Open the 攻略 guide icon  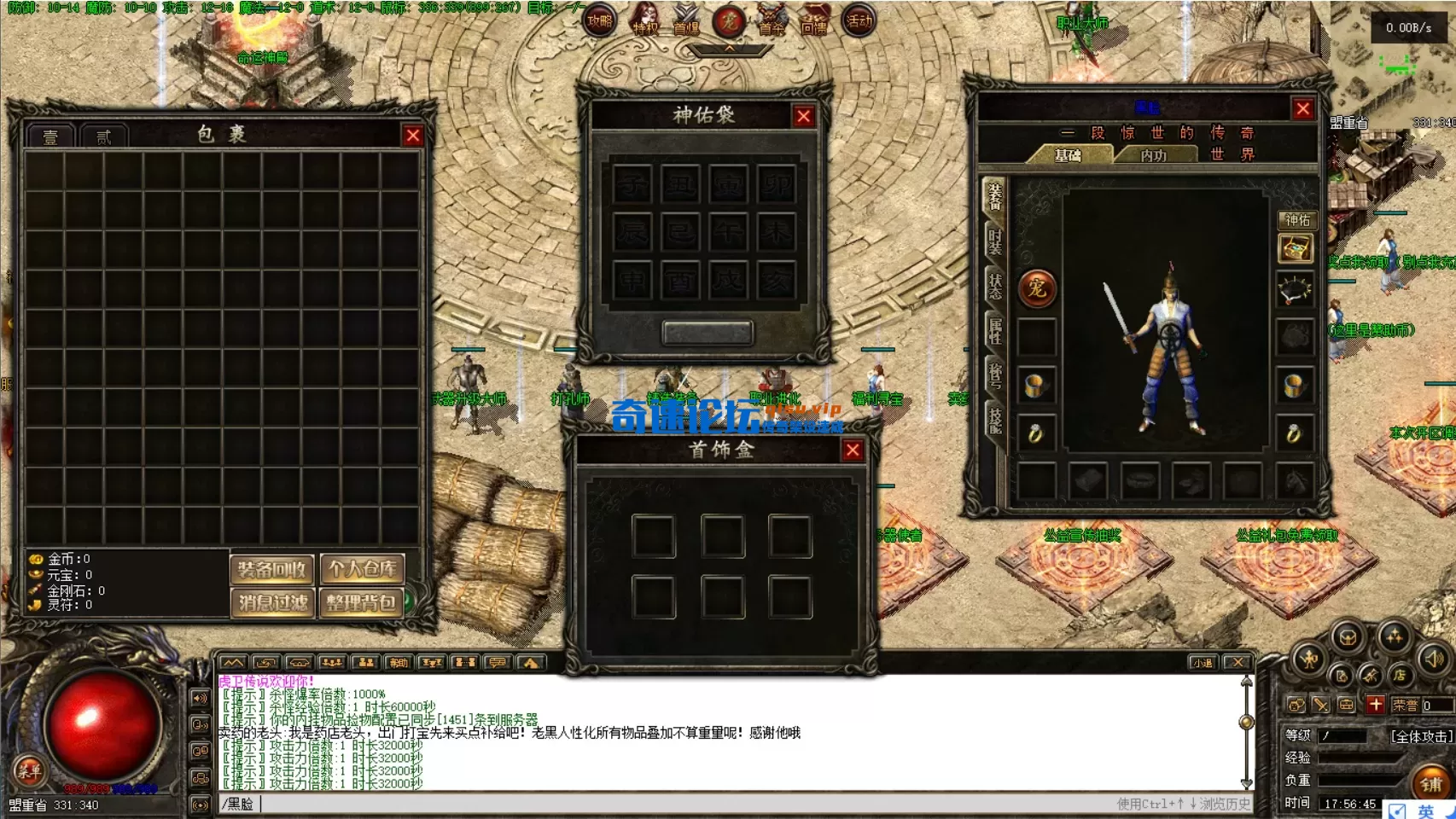(600, 20)
